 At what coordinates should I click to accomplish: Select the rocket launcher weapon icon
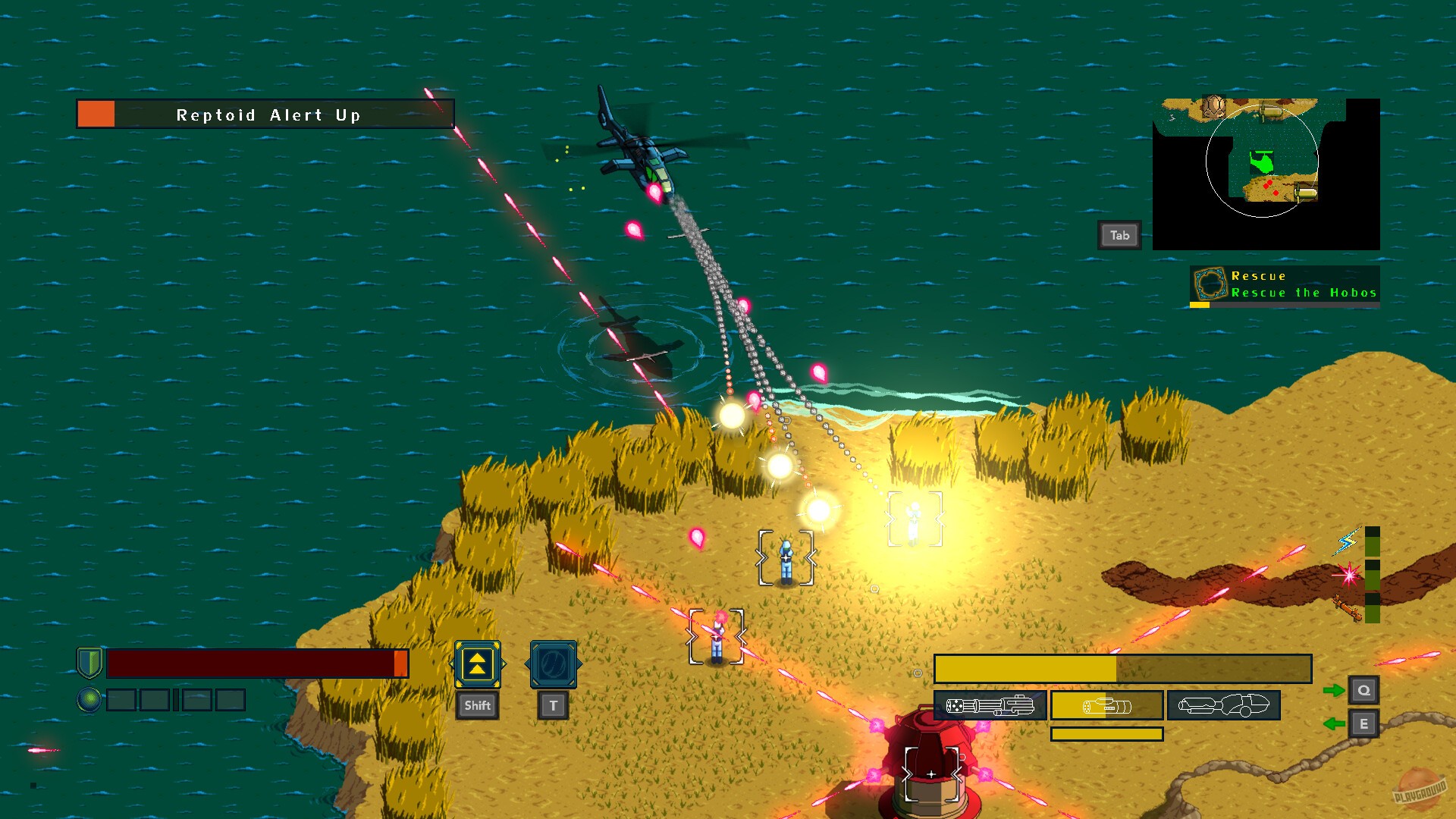[x=1107, y=705]
